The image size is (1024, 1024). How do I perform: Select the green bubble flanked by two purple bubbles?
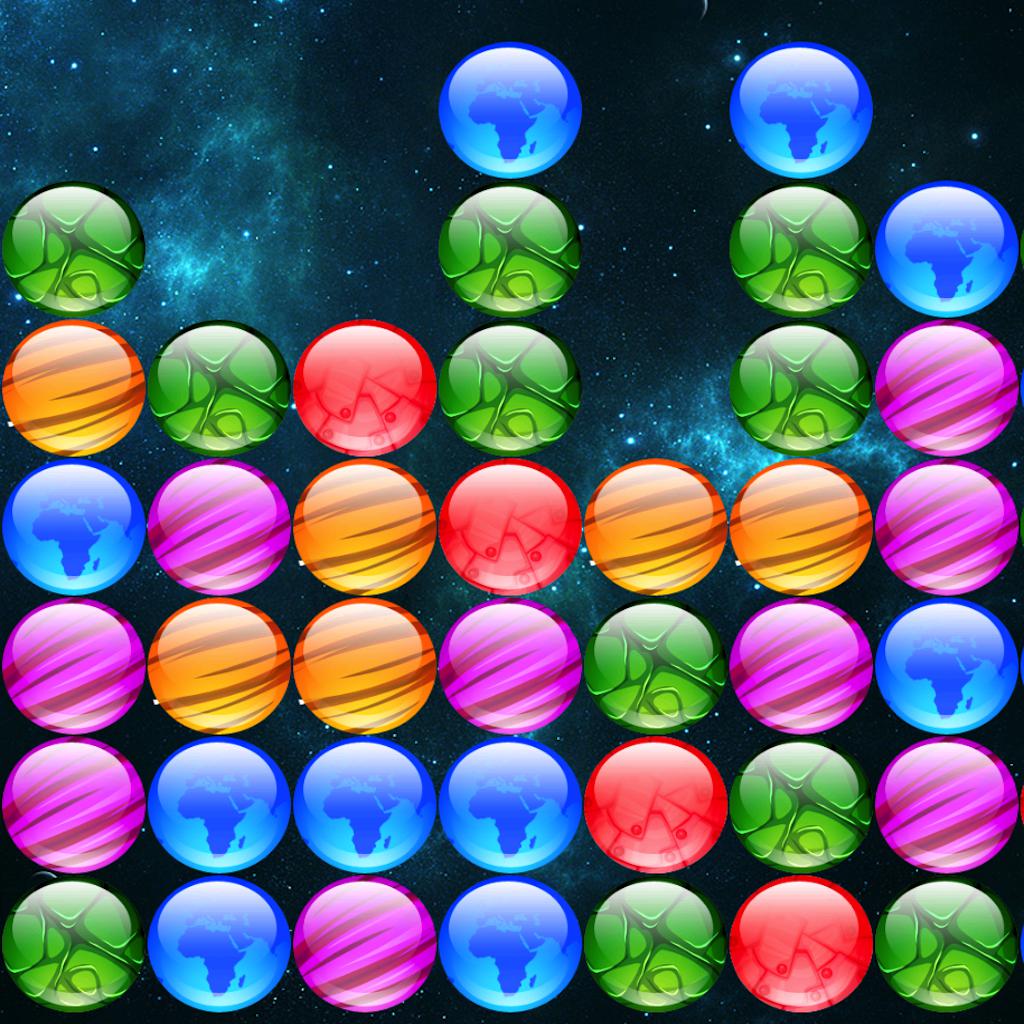655,666
